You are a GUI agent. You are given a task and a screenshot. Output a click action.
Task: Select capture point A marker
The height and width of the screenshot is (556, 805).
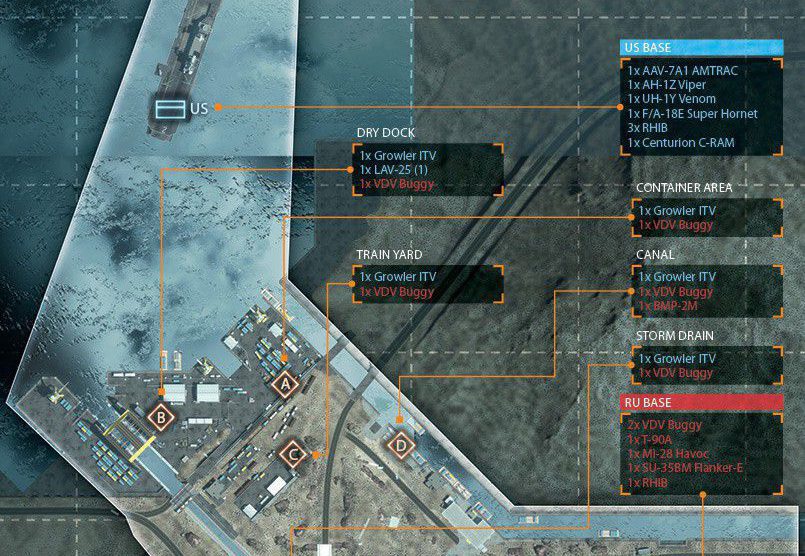(285, 382)
